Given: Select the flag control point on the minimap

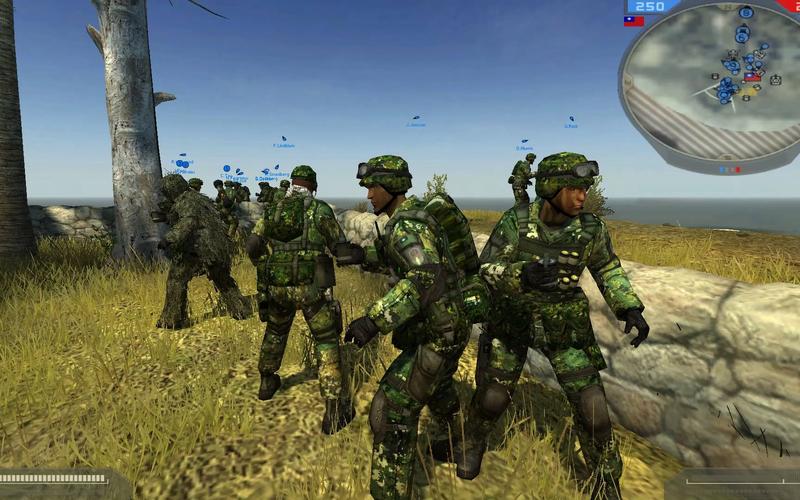Looking at the screenshot, I should (x=752, y=76).
